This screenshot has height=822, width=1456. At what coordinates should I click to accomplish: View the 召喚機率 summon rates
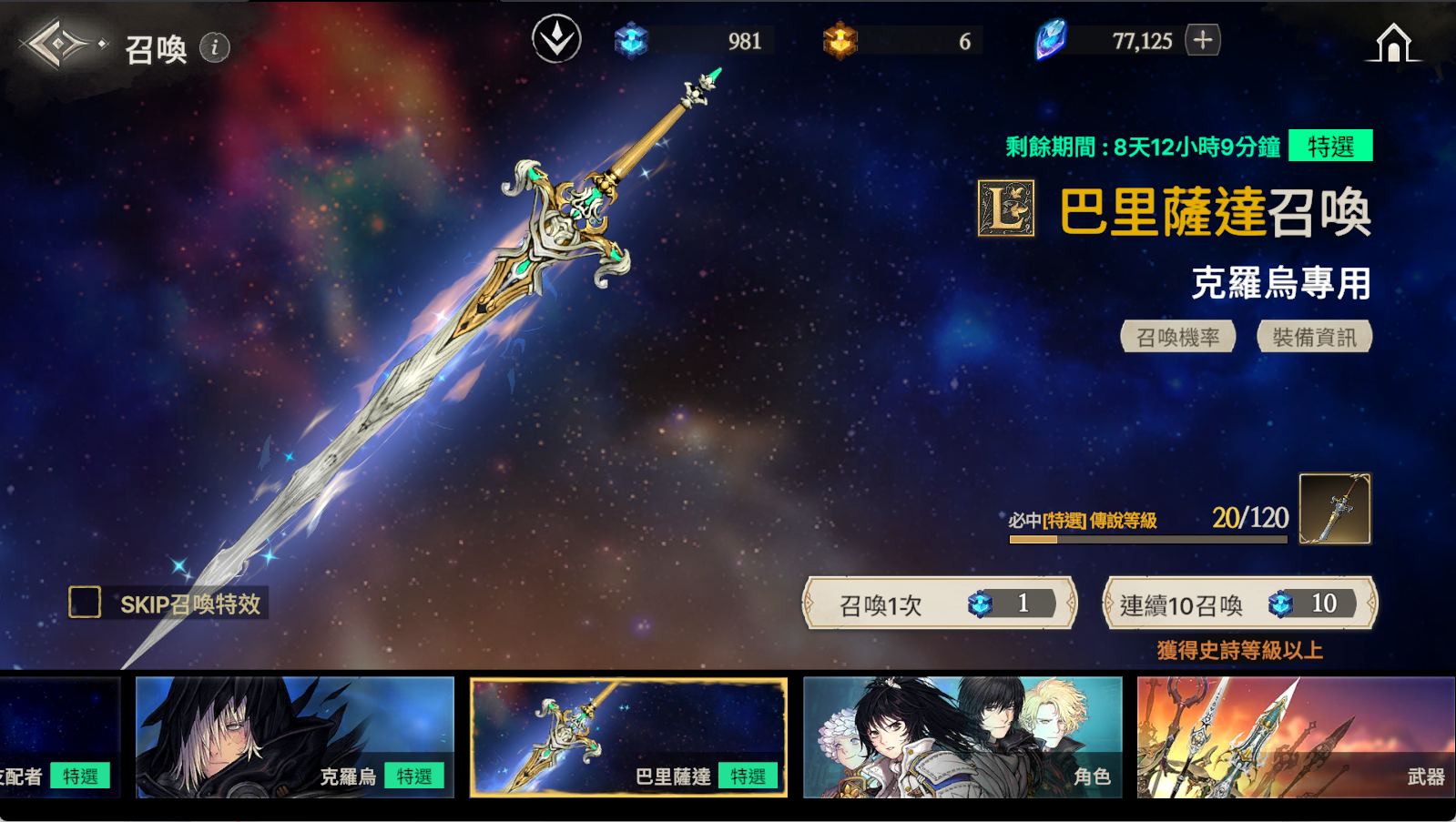point(1177,337)
